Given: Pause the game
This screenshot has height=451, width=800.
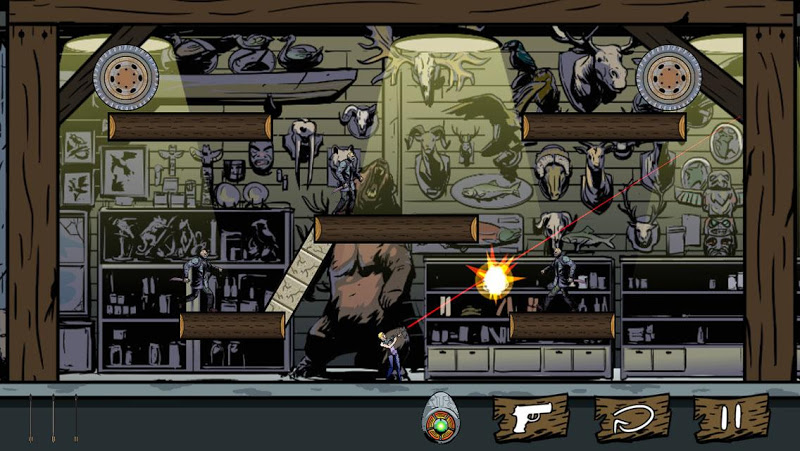Looking at the screenshot, I should coord(731,418).
